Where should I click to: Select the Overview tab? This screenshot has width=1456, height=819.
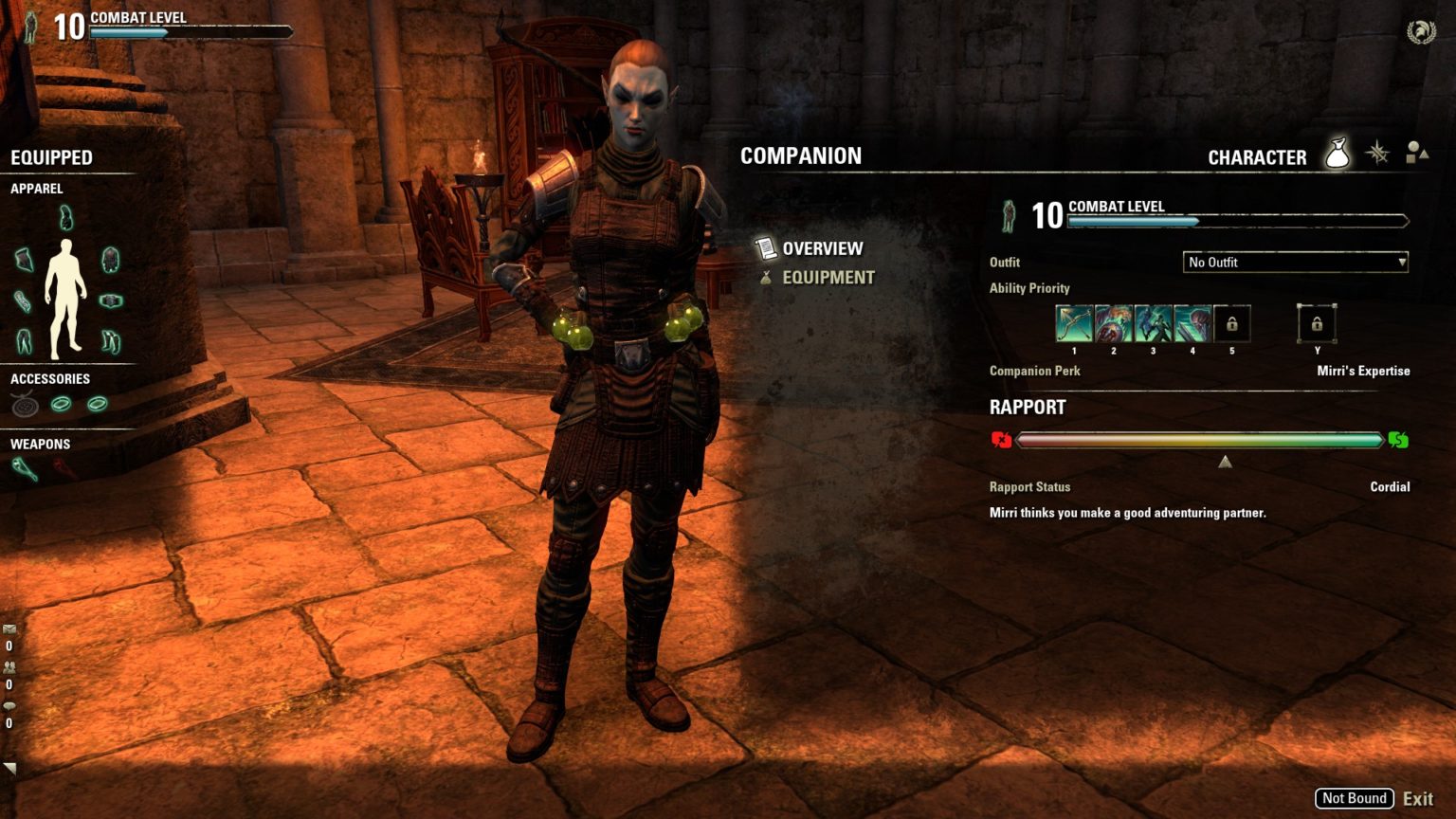[x=821, y=247]
